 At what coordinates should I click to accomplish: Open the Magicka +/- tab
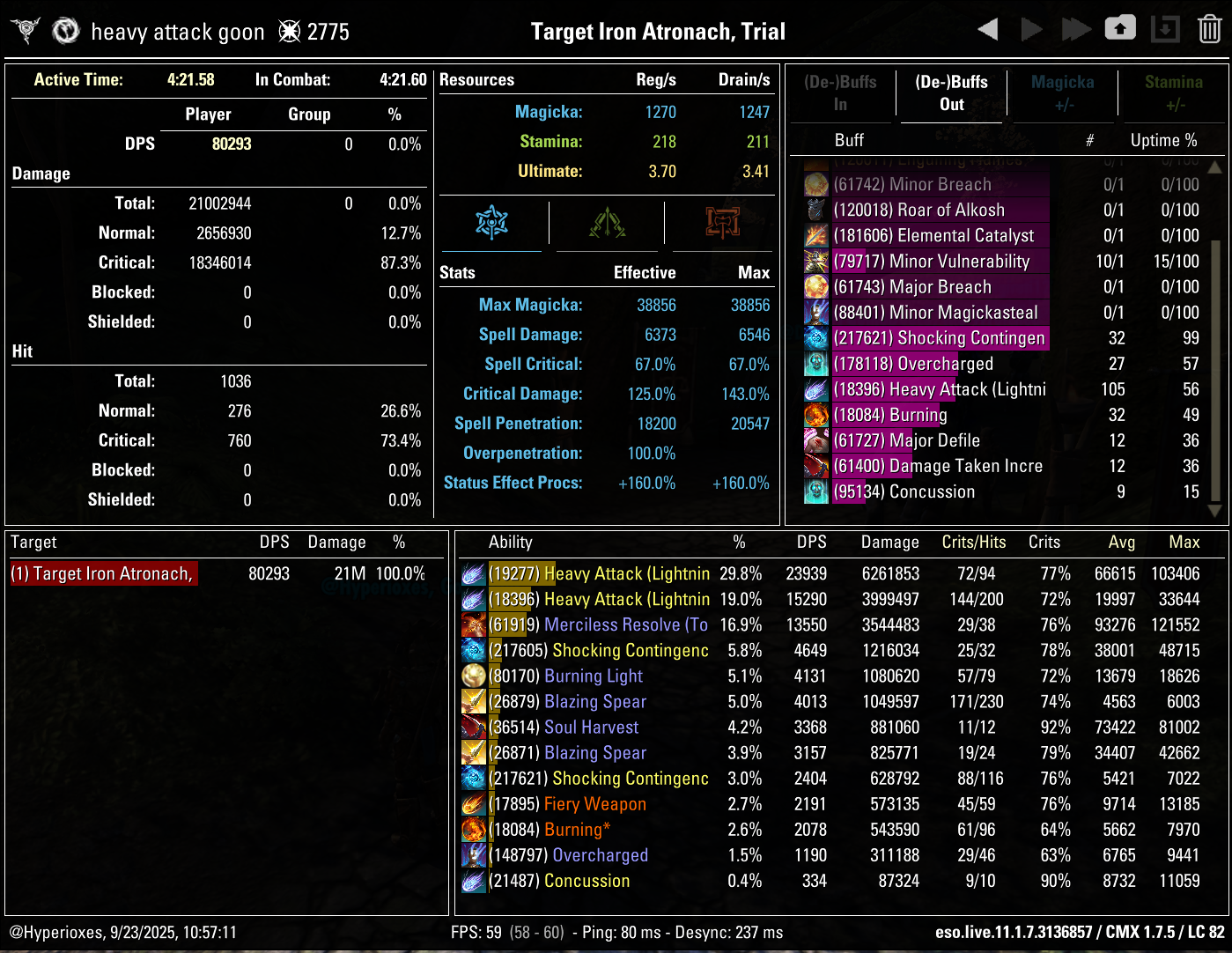(x=1062, y=92)
